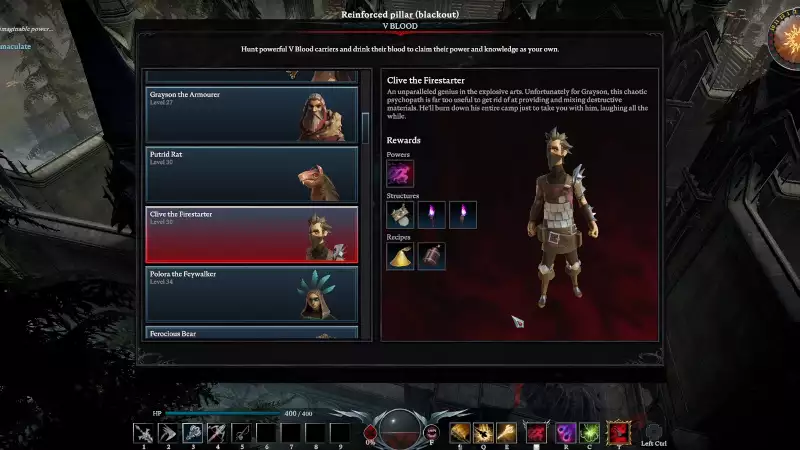This screenshot has height=450, width=800.
Task: Choose the Putrid Rat V Blood entry
Action: [251, 174]
